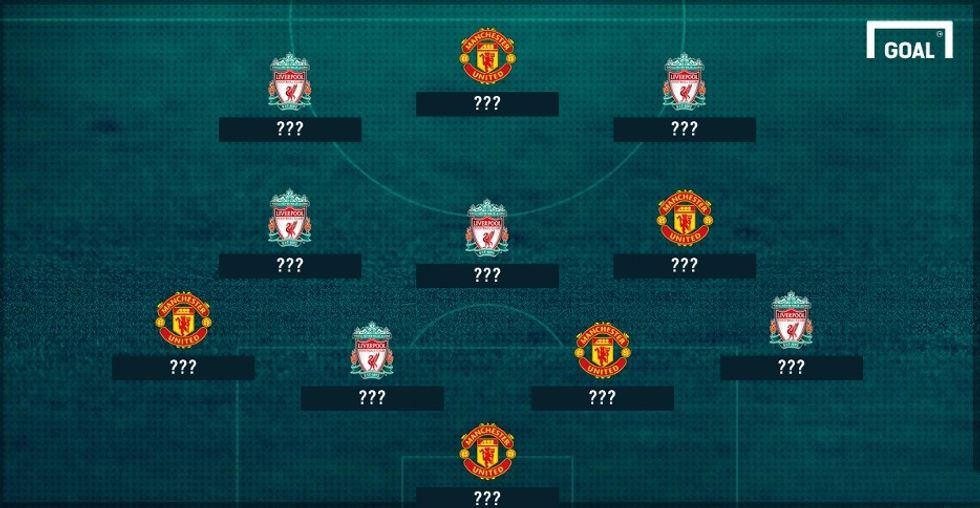This screenshot has width=980, height=508.
Task: Select the goalkeeper's Manchester United crest
Action: tap(487, 451)
